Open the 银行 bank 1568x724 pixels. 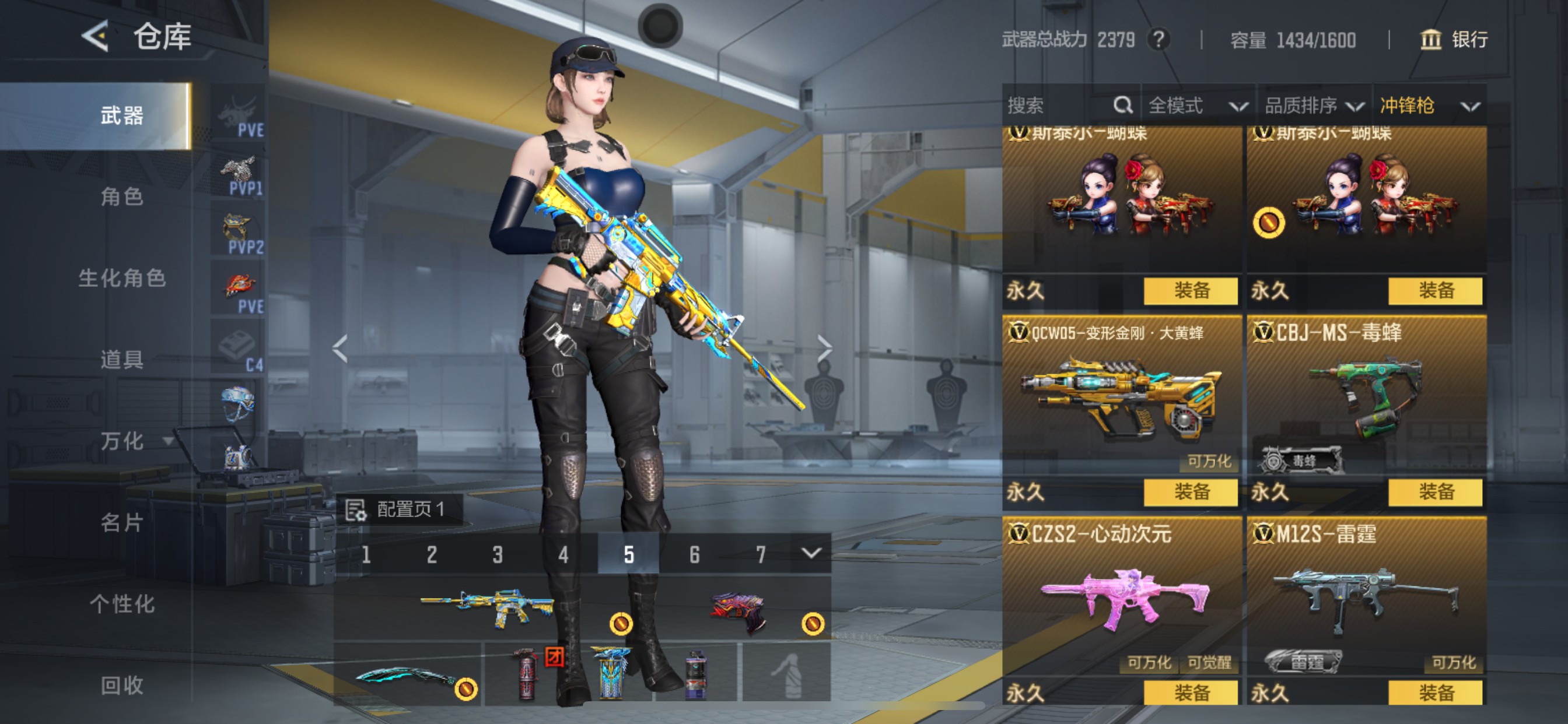pyautogui.click(x=1455, y=40)
